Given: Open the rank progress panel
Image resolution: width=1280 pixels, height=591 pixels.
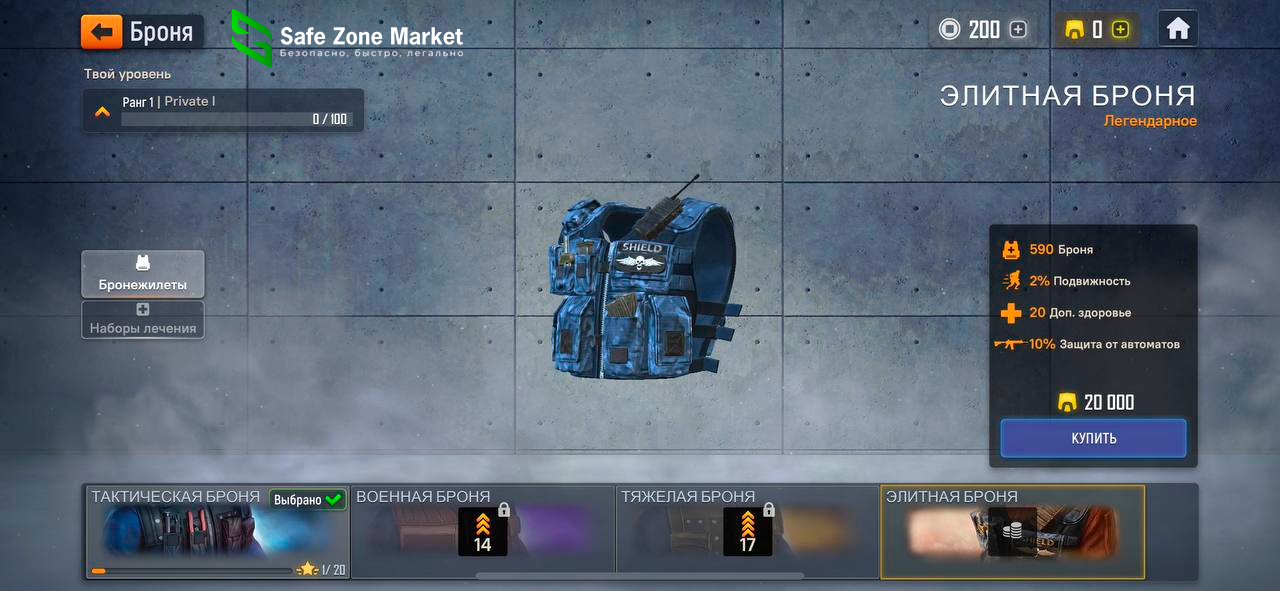Looking at the screenshot, I should [223, 110].
